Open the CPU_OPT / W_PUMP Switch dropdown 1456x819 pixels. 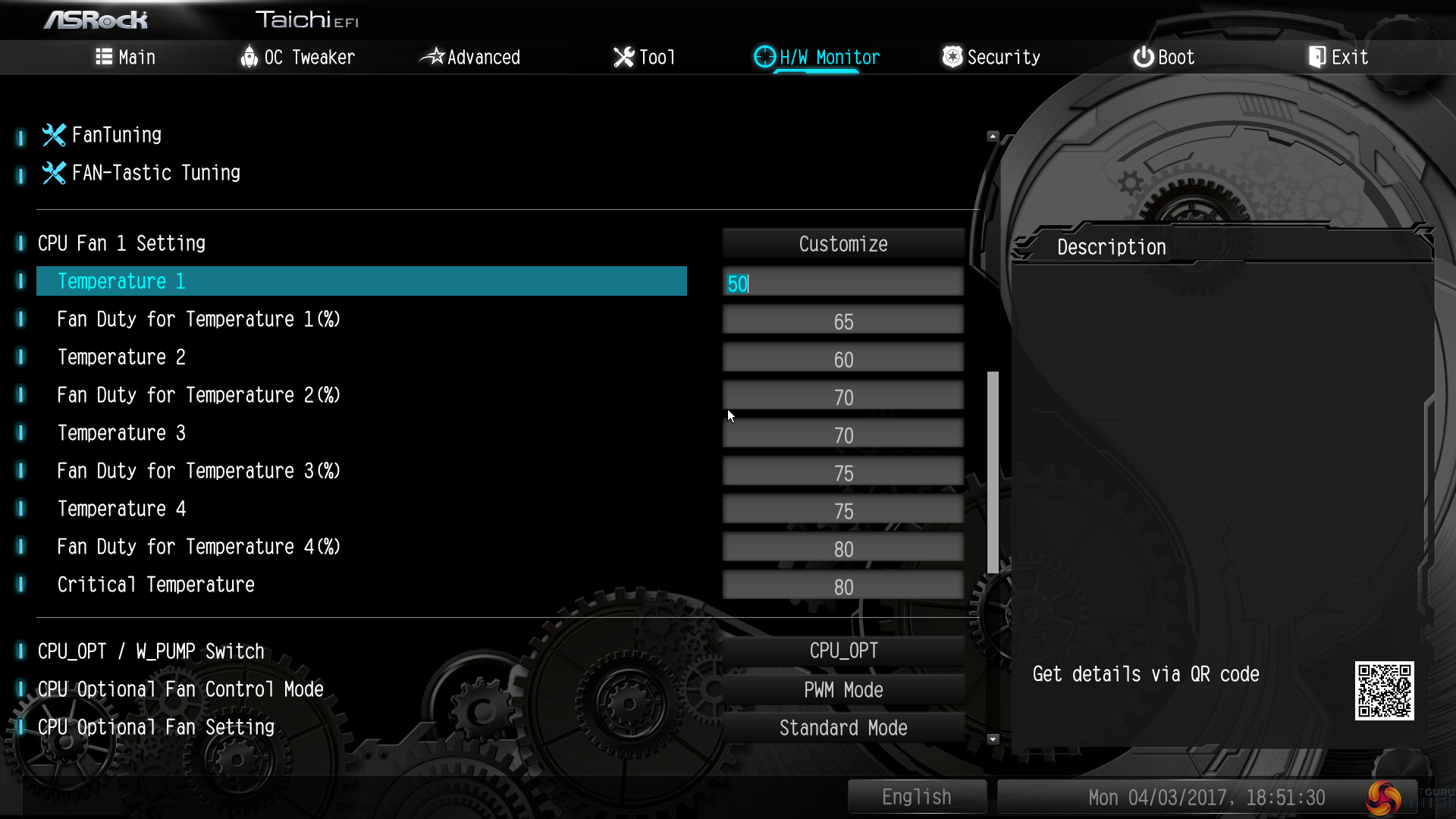[x=843, y=651]
